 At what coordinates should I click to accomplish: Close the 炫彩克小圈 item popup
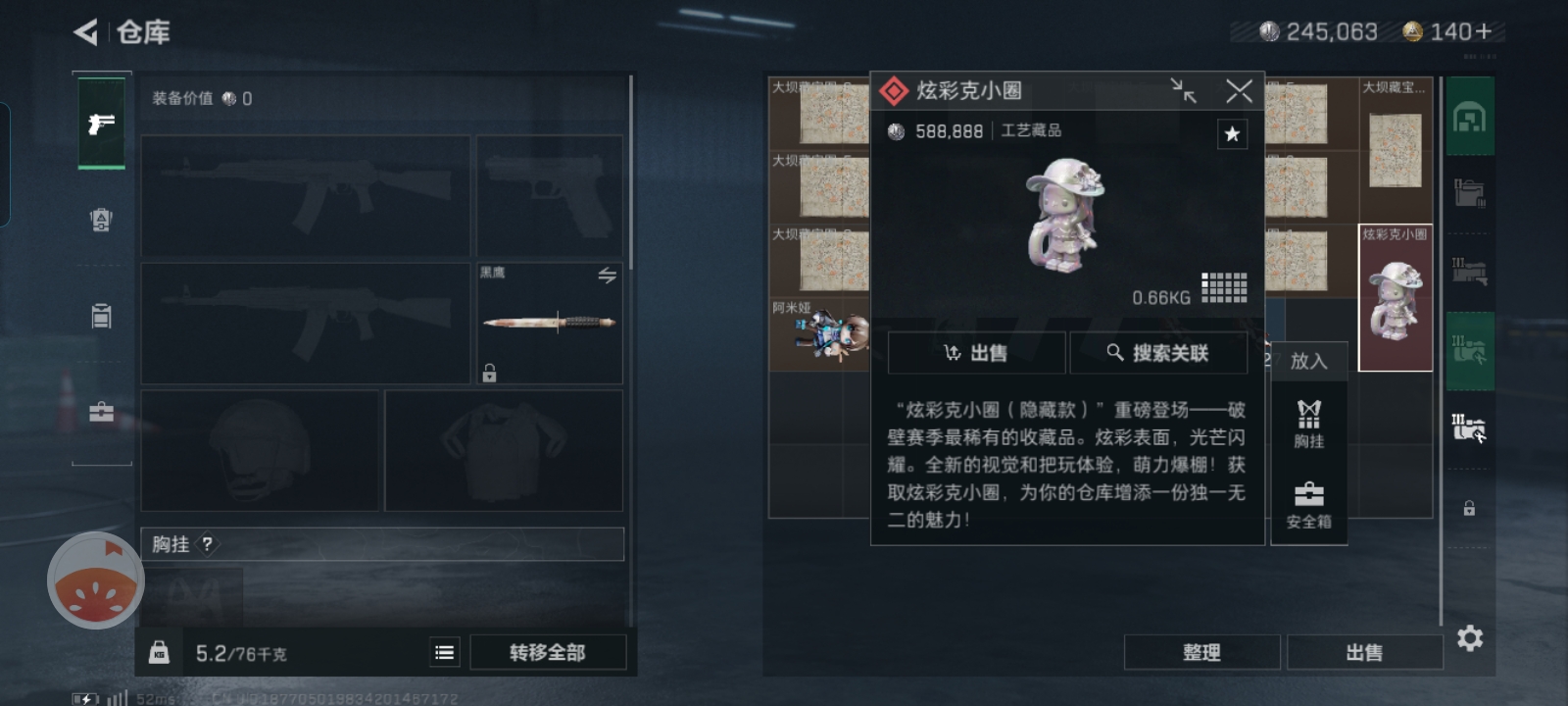click(x=1239, y=91)
